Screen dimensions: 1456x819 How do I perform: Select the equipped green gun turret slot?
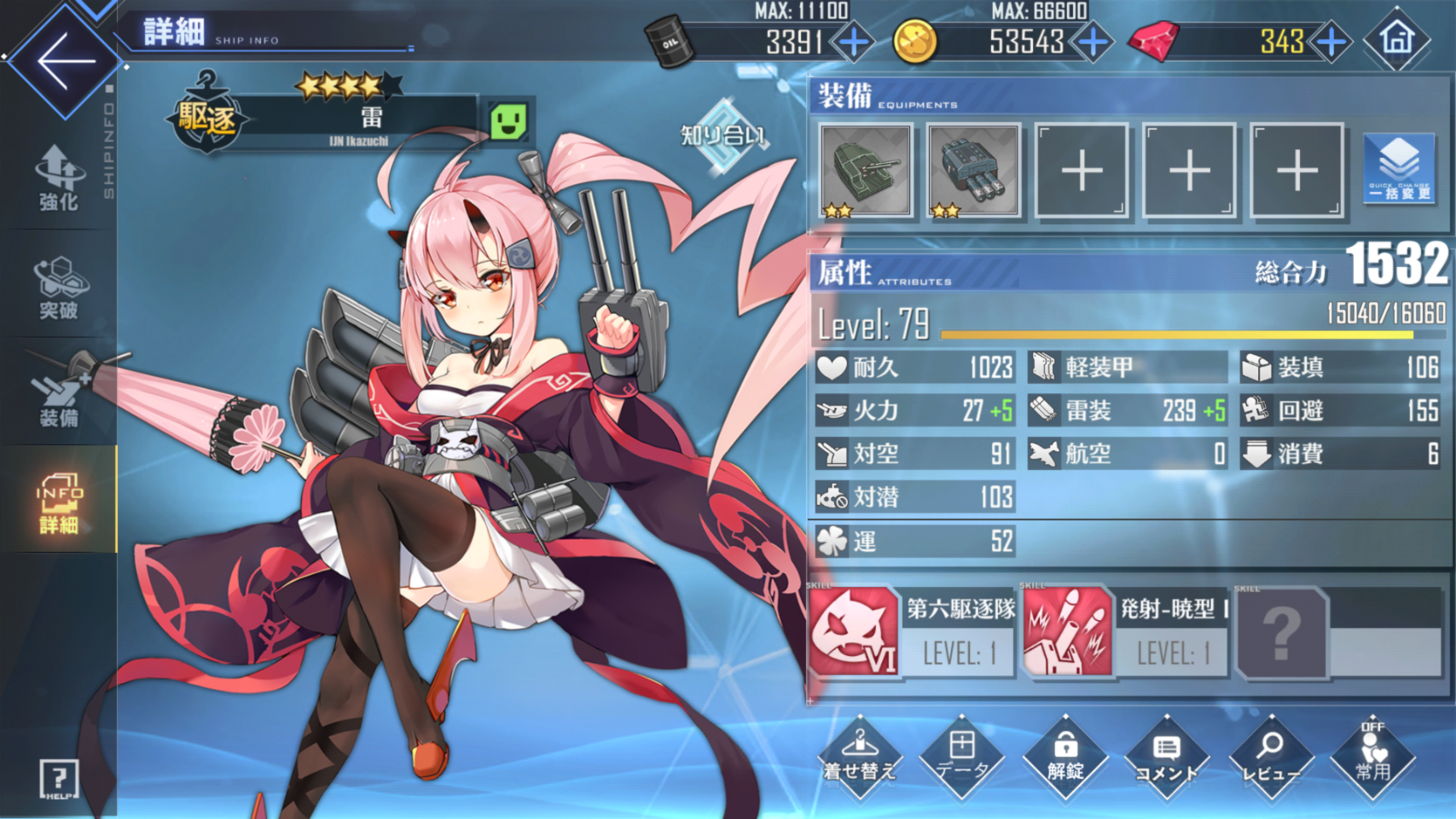click(x=865, y=170)
